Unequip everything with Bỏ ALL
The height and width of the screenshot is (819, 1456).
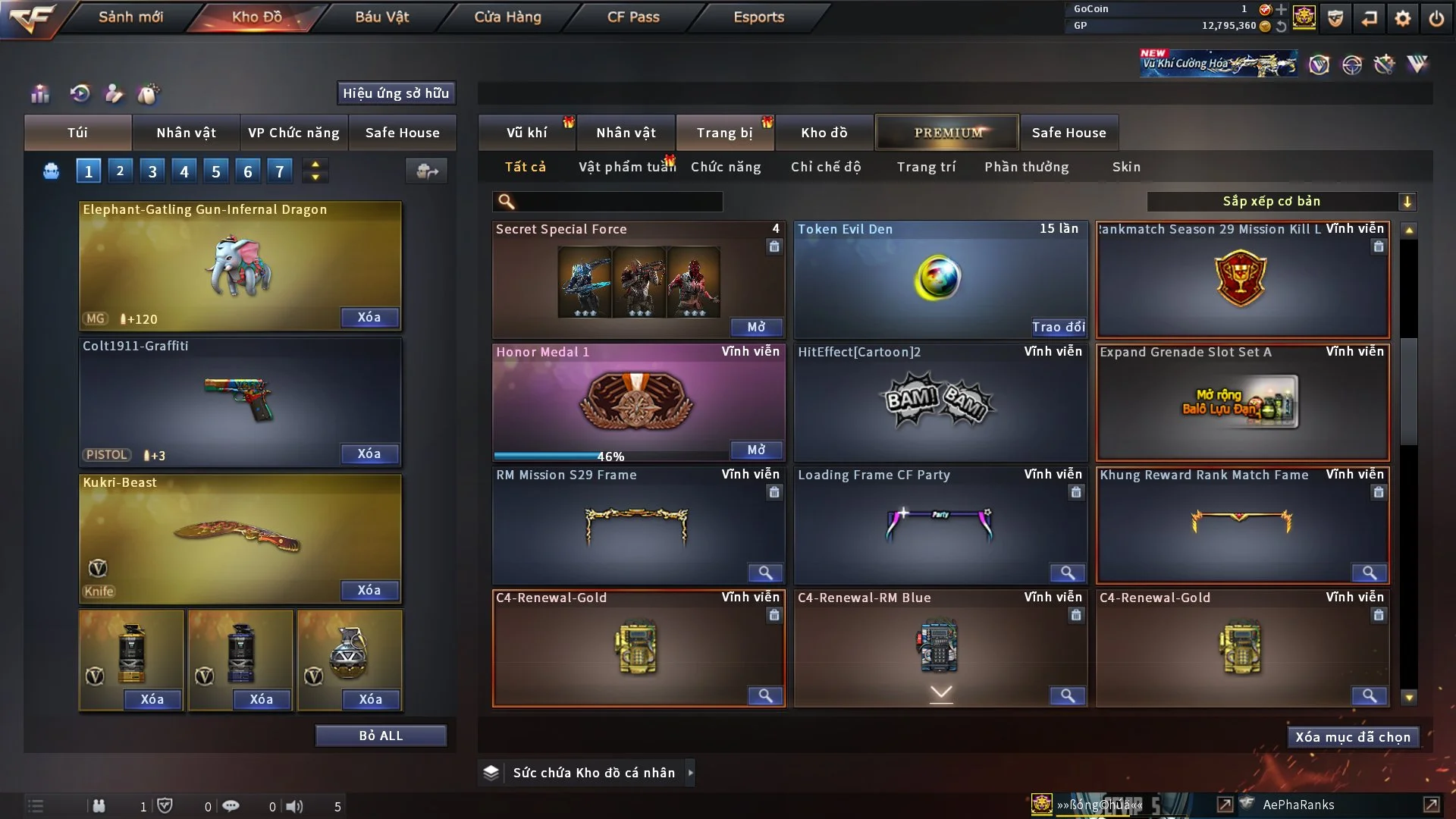click(381, 736)
